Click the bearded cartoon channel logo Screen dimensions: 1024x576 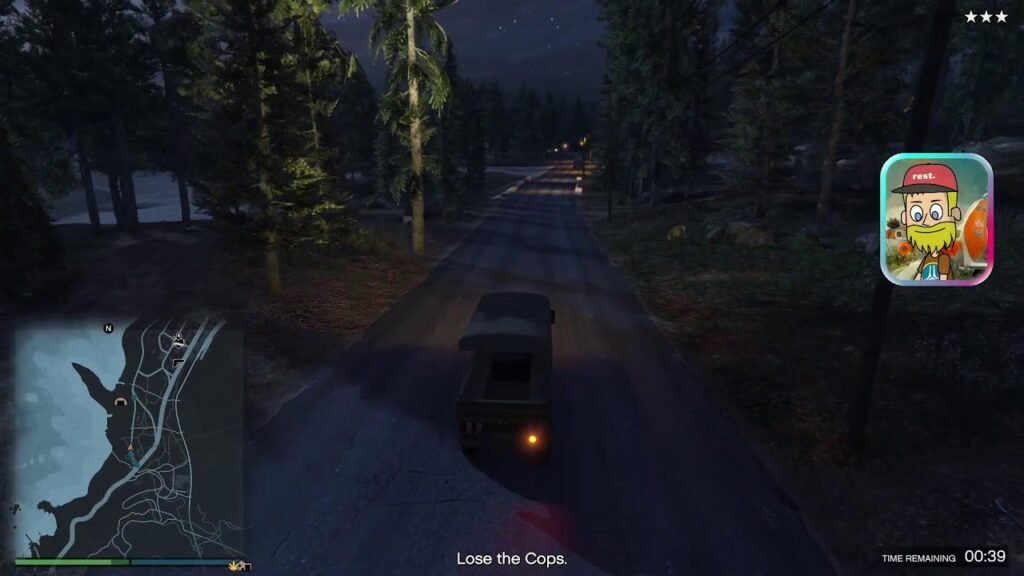[936, 219]
